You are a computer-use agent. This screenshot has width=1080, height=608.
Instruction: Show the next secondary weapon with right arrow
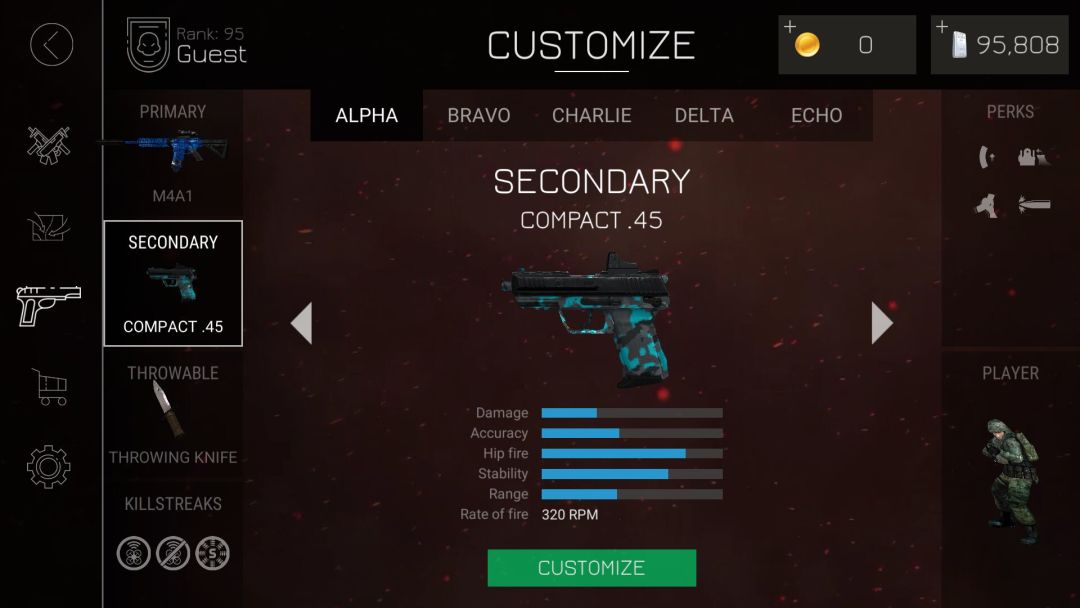pos(881,323)
